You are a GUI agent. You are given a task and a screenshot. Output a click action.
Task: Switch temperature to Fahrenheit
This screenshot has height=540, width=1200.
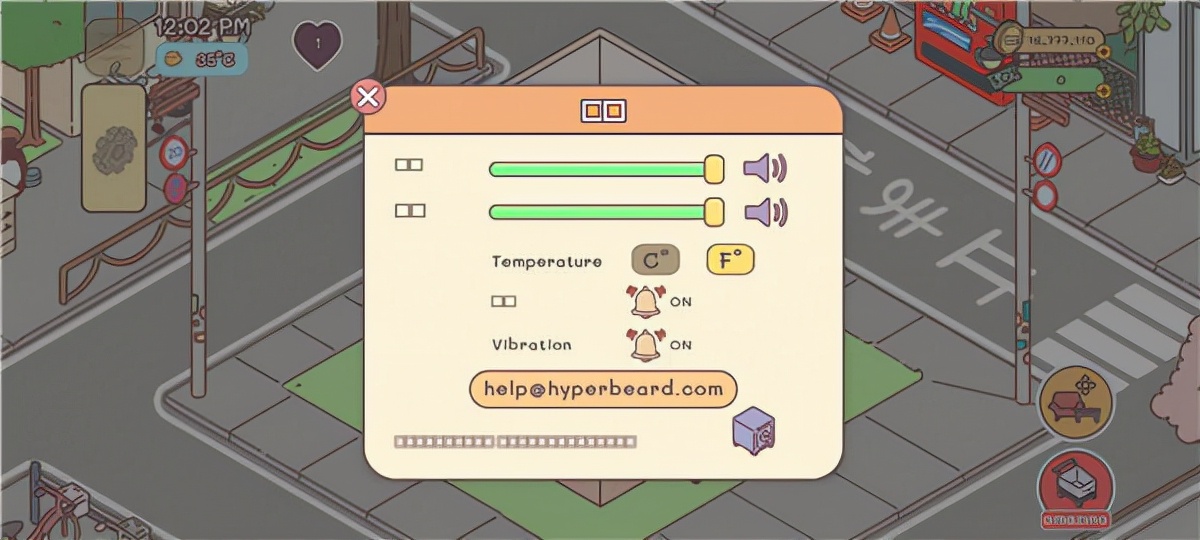point(730,260)
